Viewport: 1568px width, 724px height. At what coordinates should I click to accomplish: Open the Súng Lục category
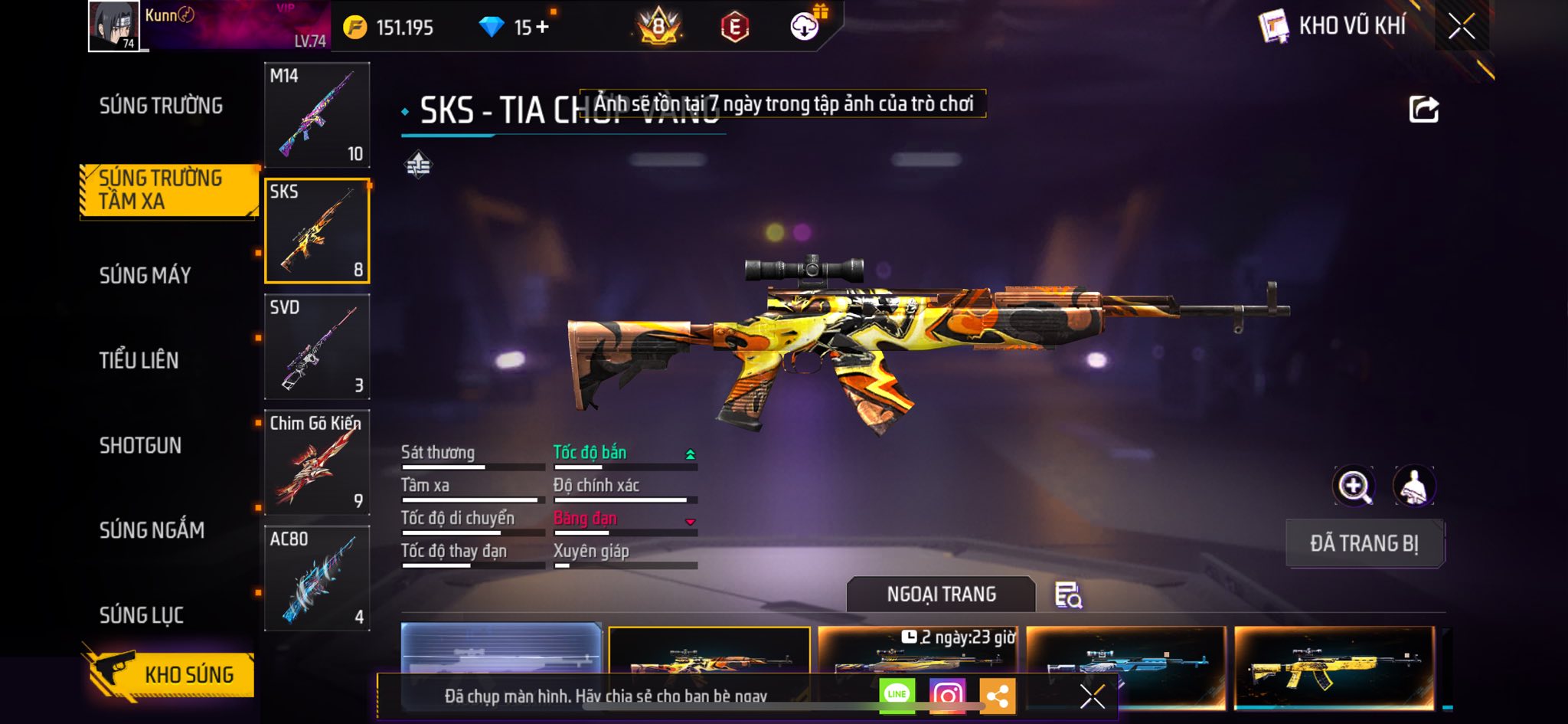click(142, 615)
